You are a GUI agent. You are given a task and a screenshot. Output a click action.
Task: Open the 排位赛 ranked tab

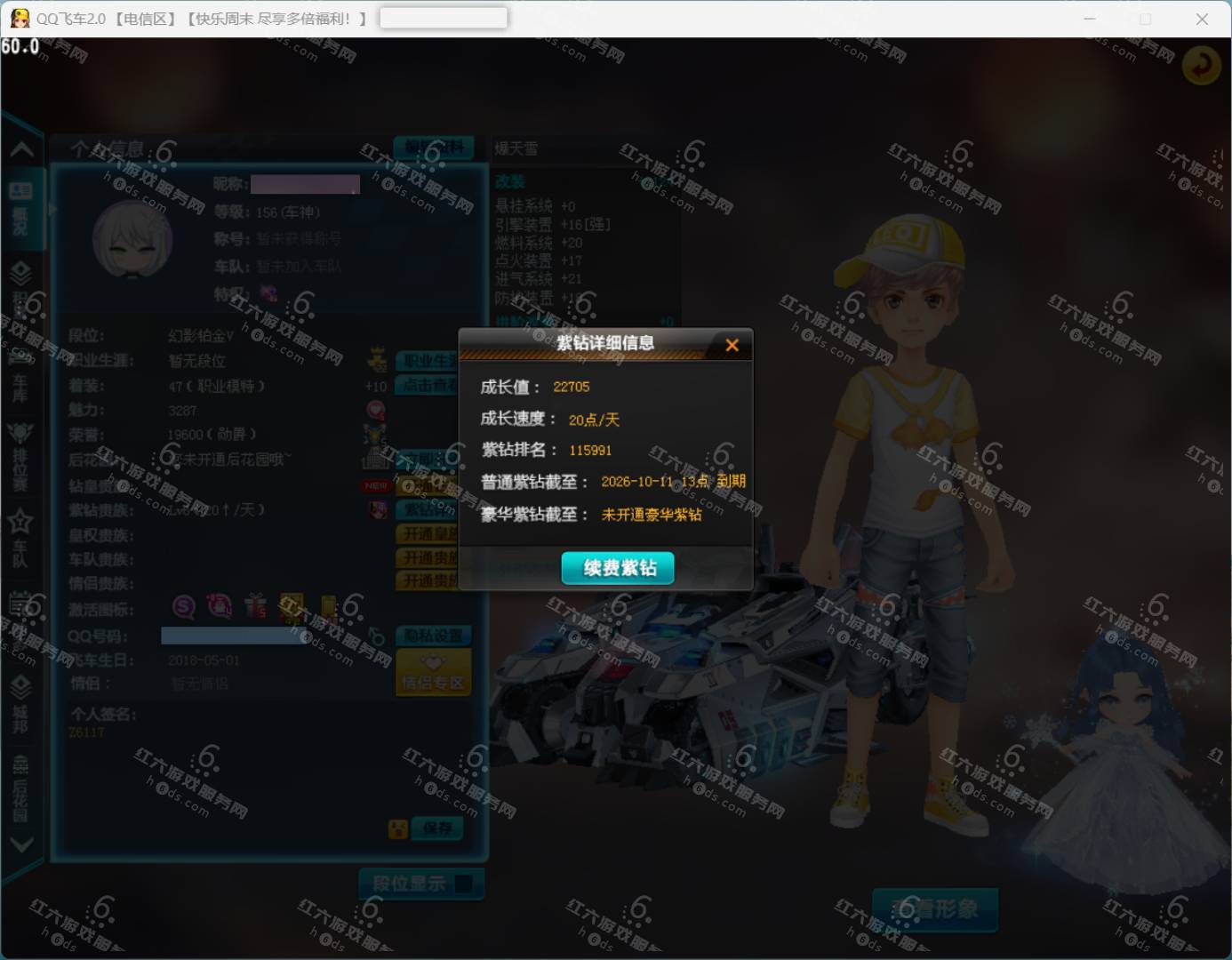click(x=20, y=456)
